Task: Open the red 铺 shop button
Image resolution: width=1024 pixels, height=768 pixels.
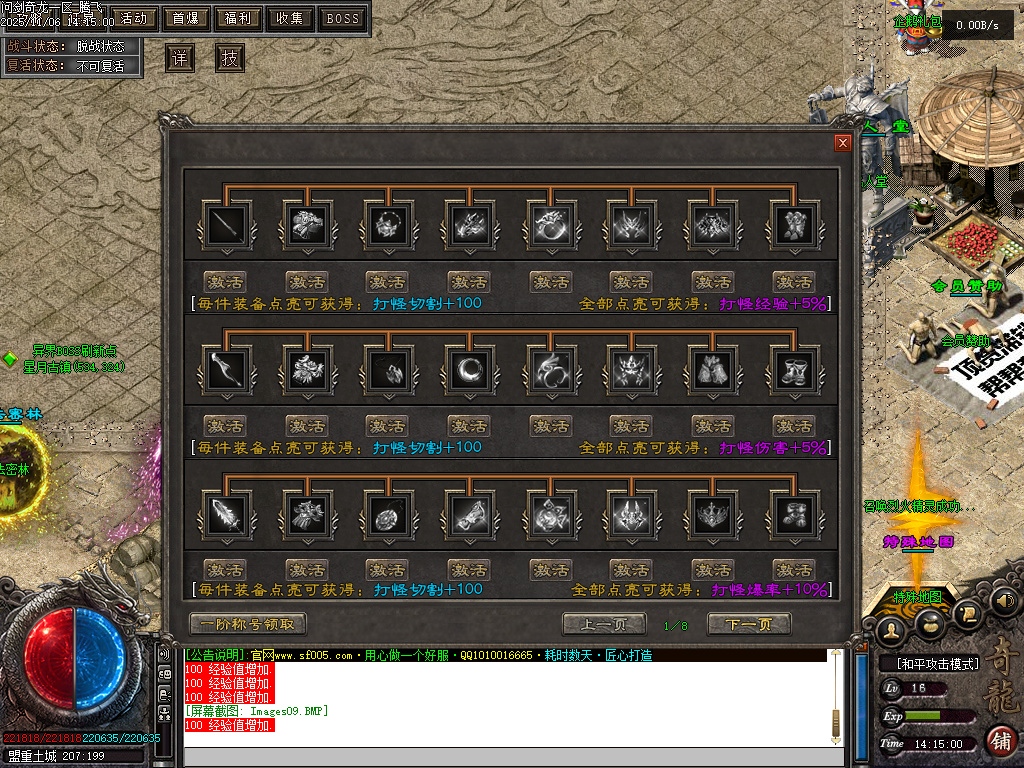Action: pyautogui.click(x=999, y=740)
